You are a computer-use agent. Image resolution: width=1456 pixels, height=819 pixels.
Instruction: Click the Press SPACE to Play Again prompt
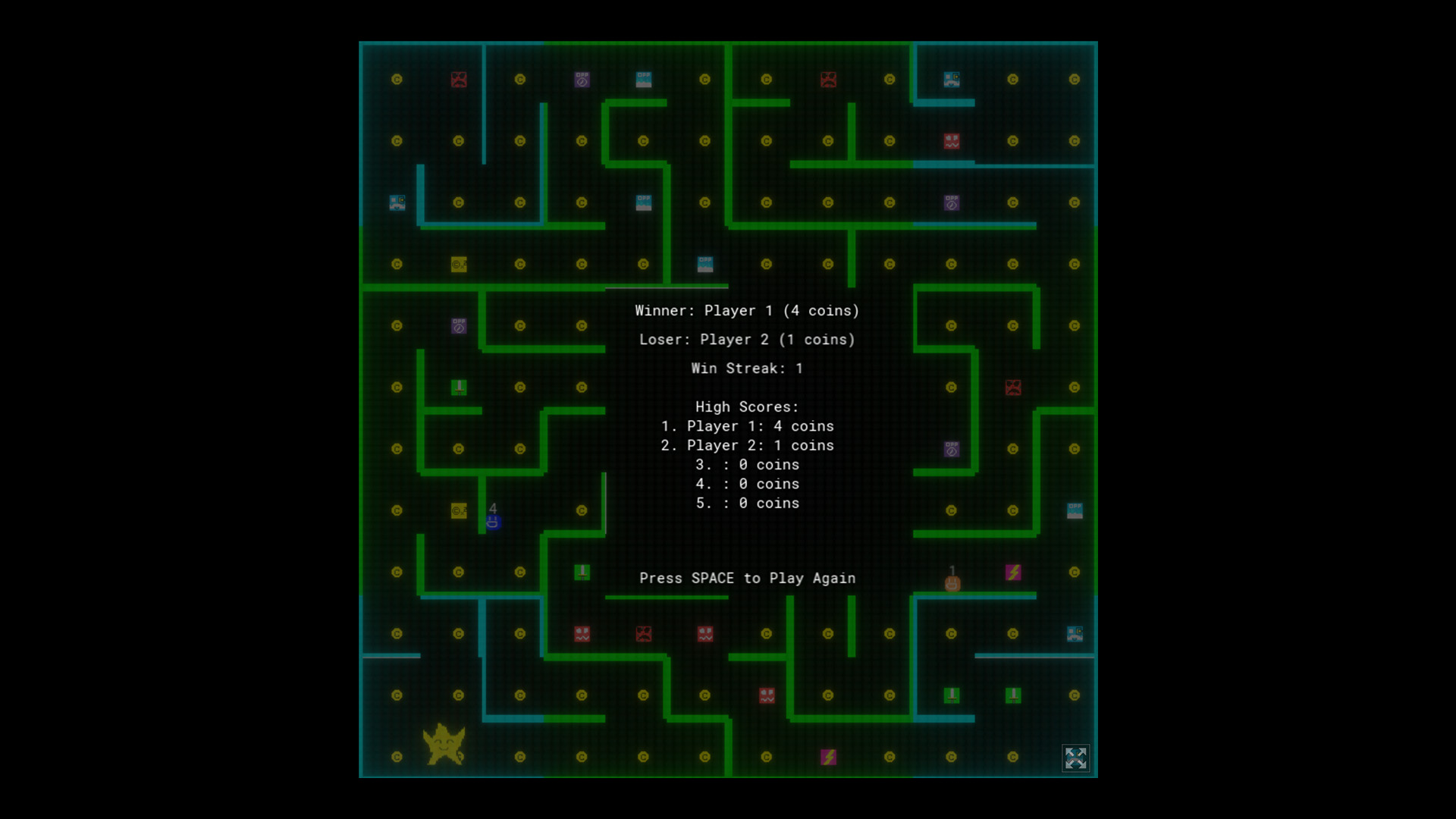point(748,578)
